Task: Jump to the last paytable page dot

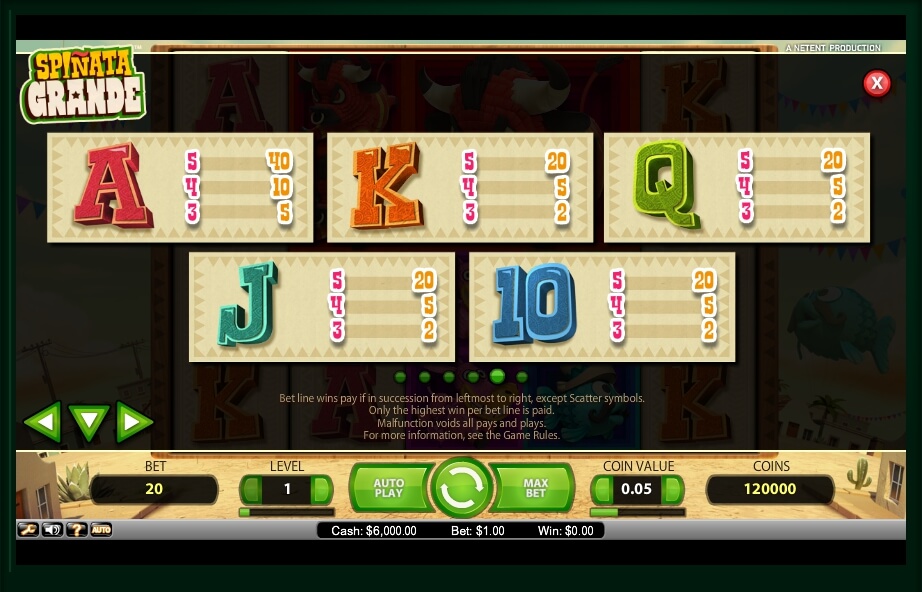Action: pyautogui.click(x=522, y=377)
